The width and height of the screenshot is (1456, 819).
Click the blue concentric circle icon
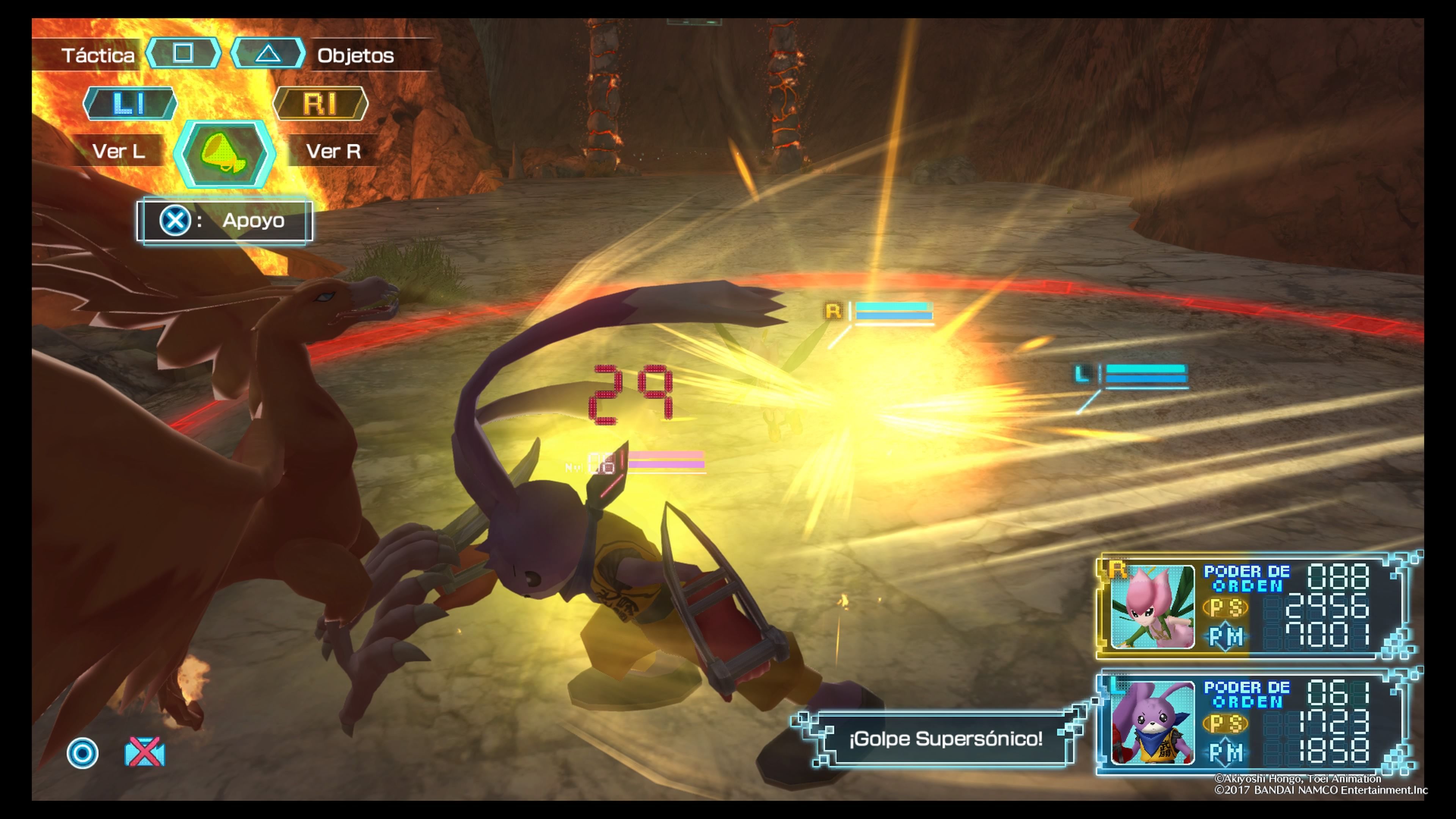83,753
